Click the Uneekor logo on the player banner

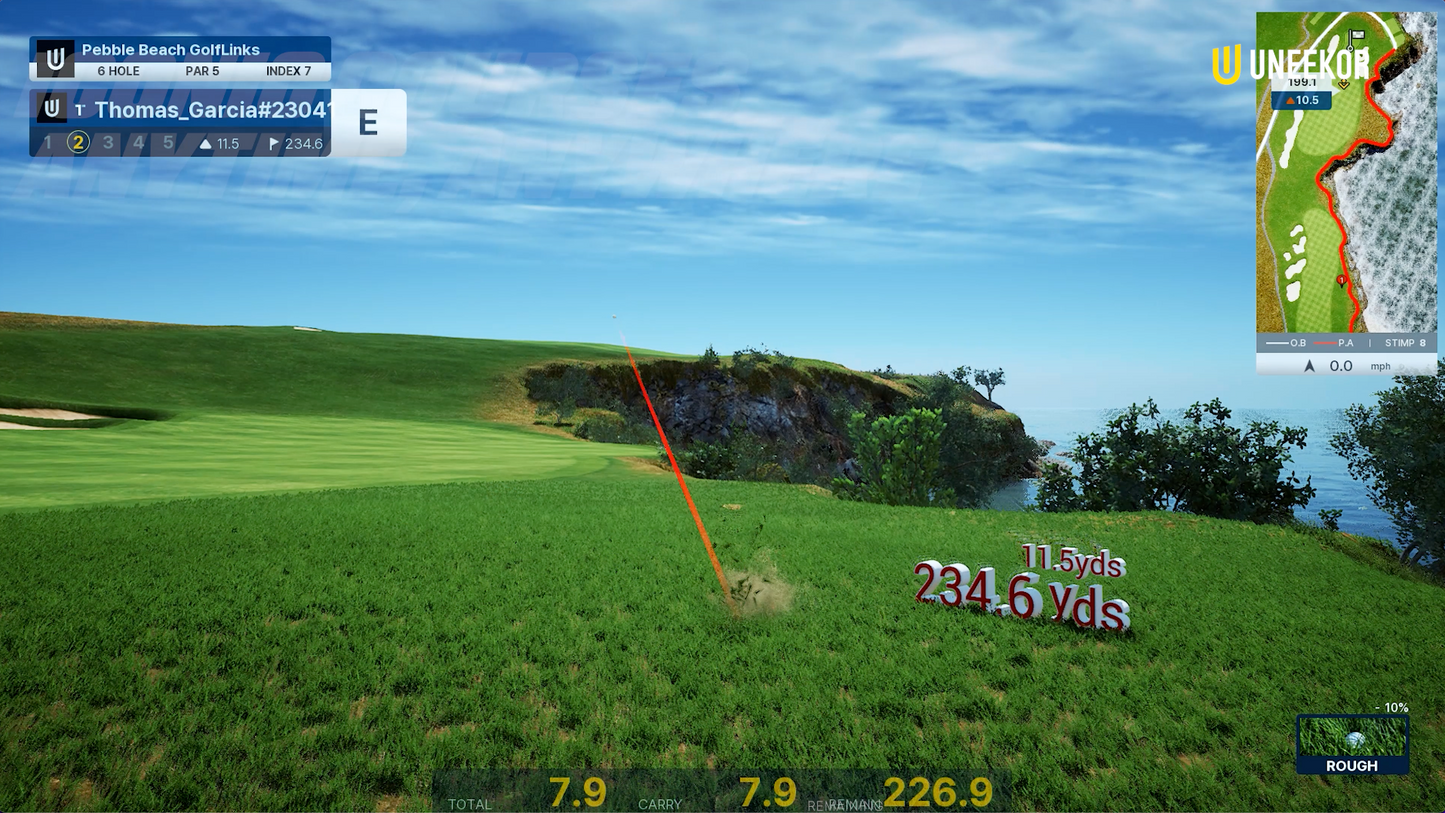(x=52, y=108)
